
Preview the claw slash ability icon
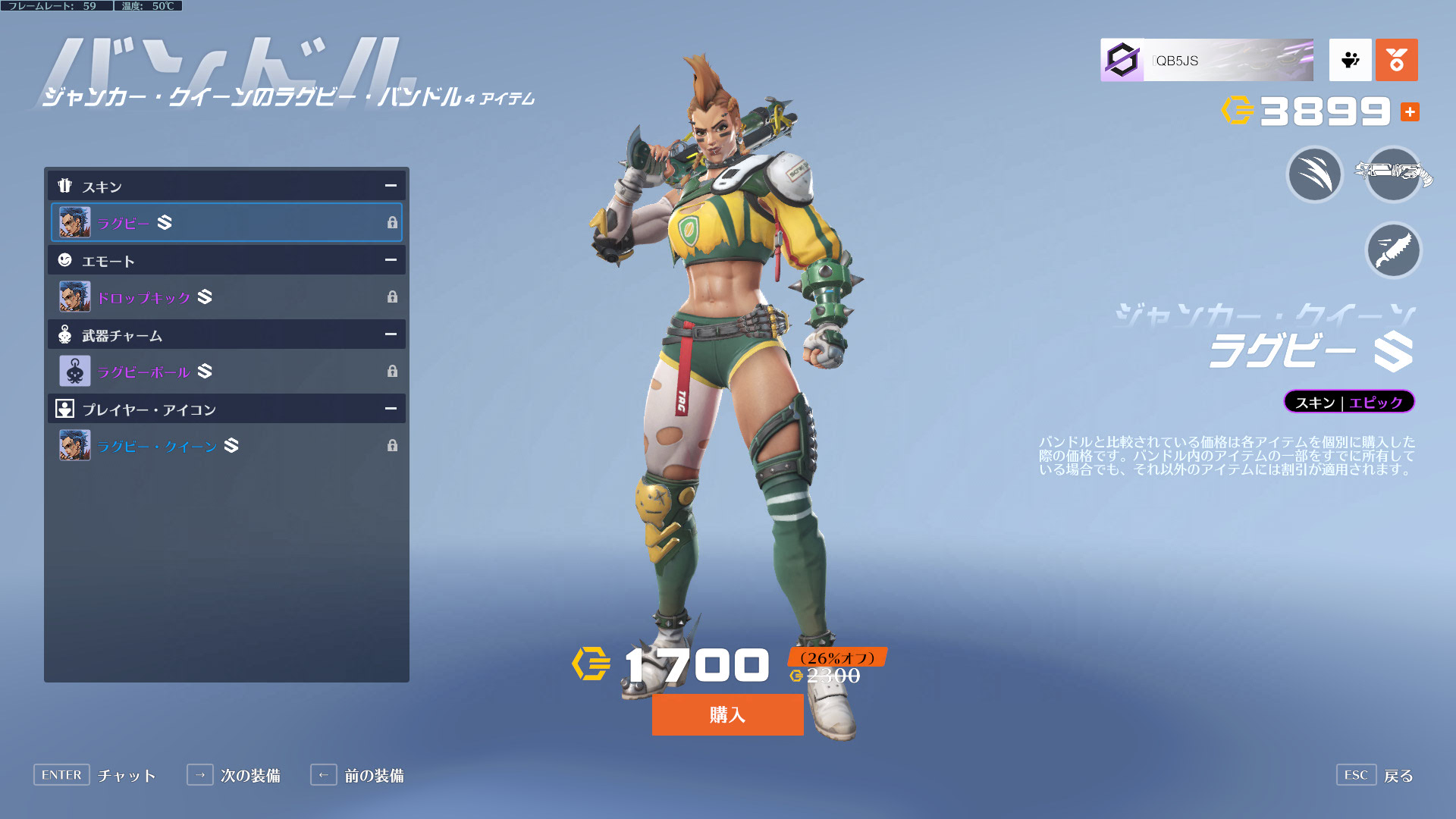tap(1315, 174)
